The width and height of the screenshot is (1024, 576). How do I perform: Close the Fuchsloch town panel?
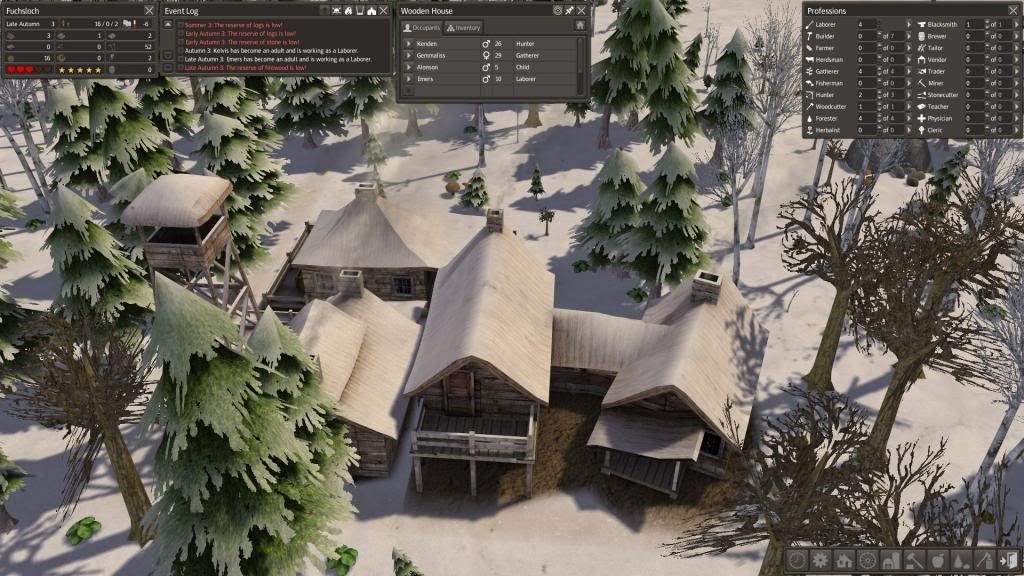coord(147,10)
